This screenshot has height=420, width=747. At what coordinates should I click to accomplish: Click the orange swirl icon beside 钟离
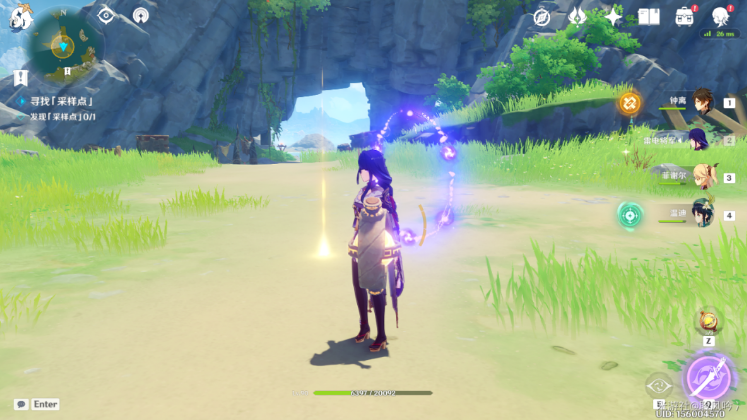tap(629, 102)
